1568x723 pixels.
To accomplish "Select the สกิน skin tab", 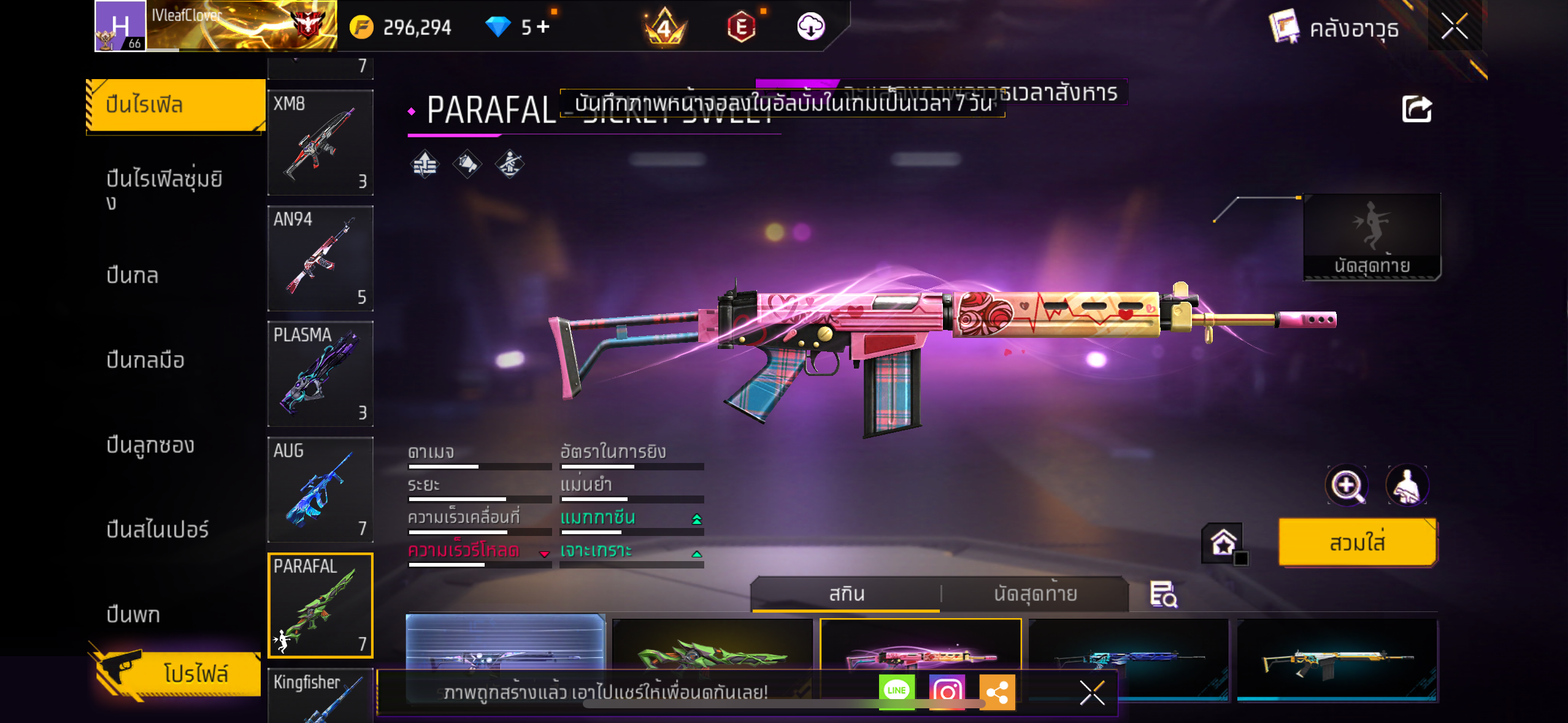I will point(847,594).
